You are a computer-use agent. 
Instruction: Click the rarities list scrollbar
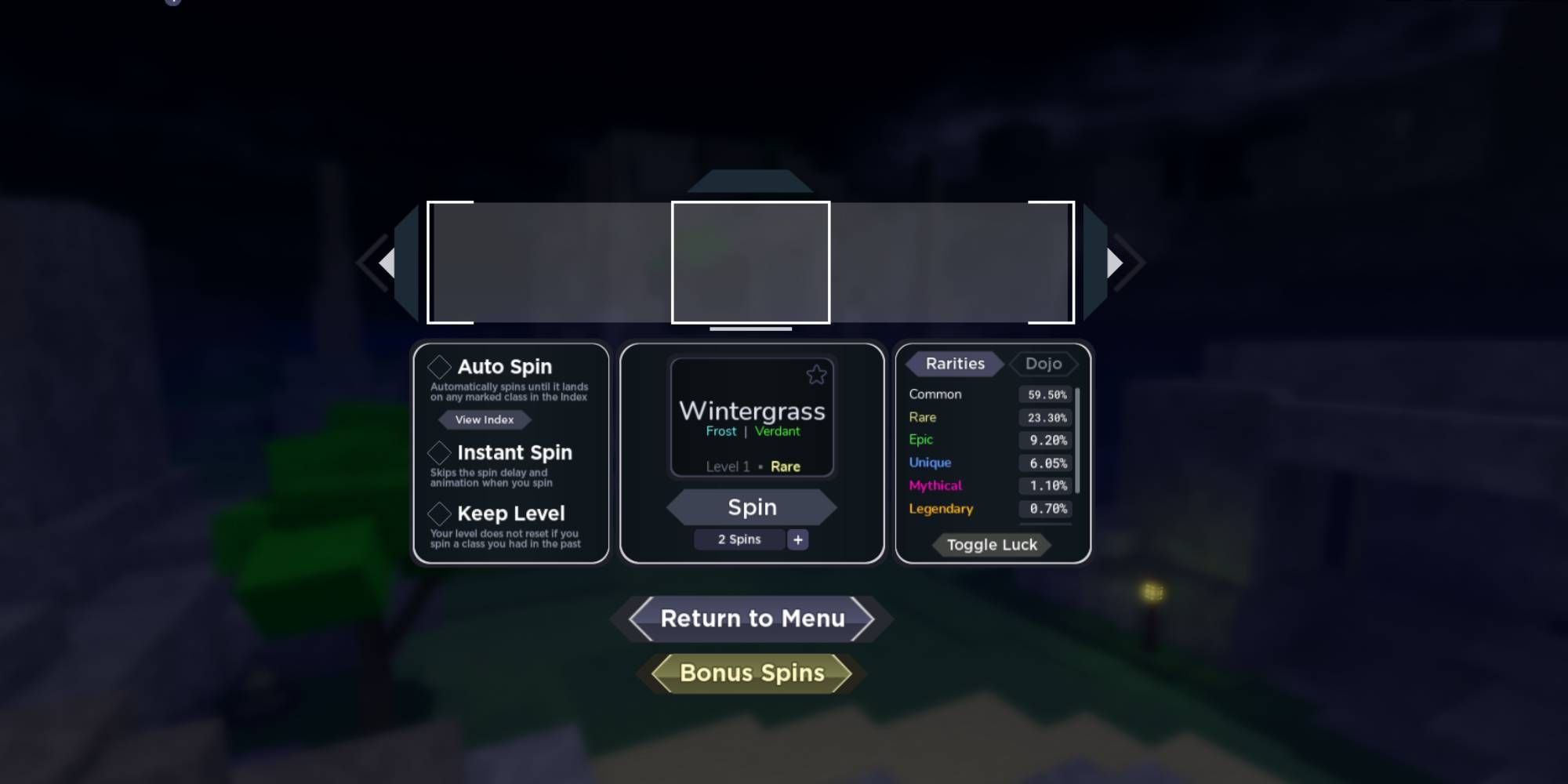[x=1078, y=440]
